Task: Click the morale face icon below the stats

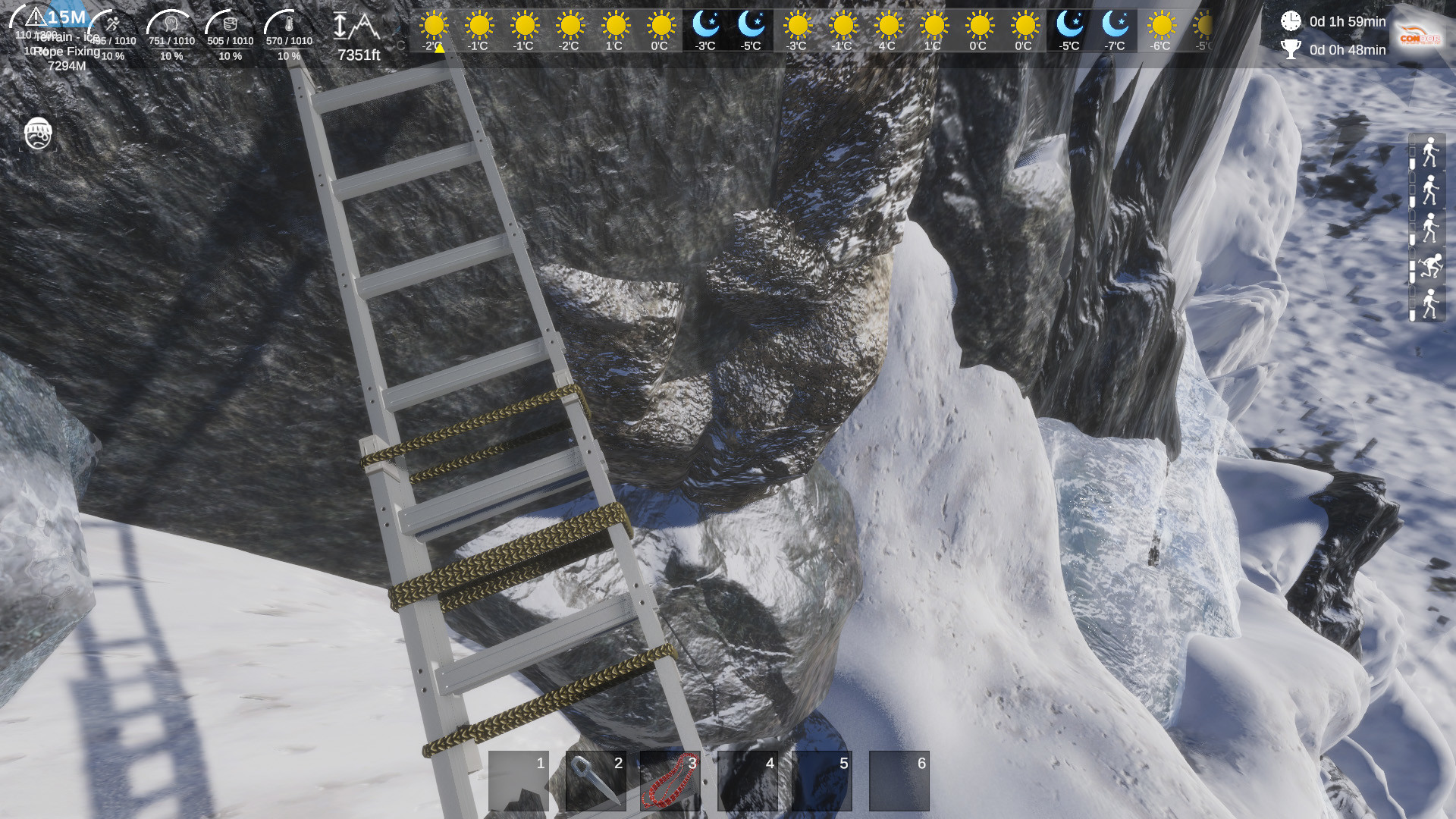Action: [x=38, y=134]
